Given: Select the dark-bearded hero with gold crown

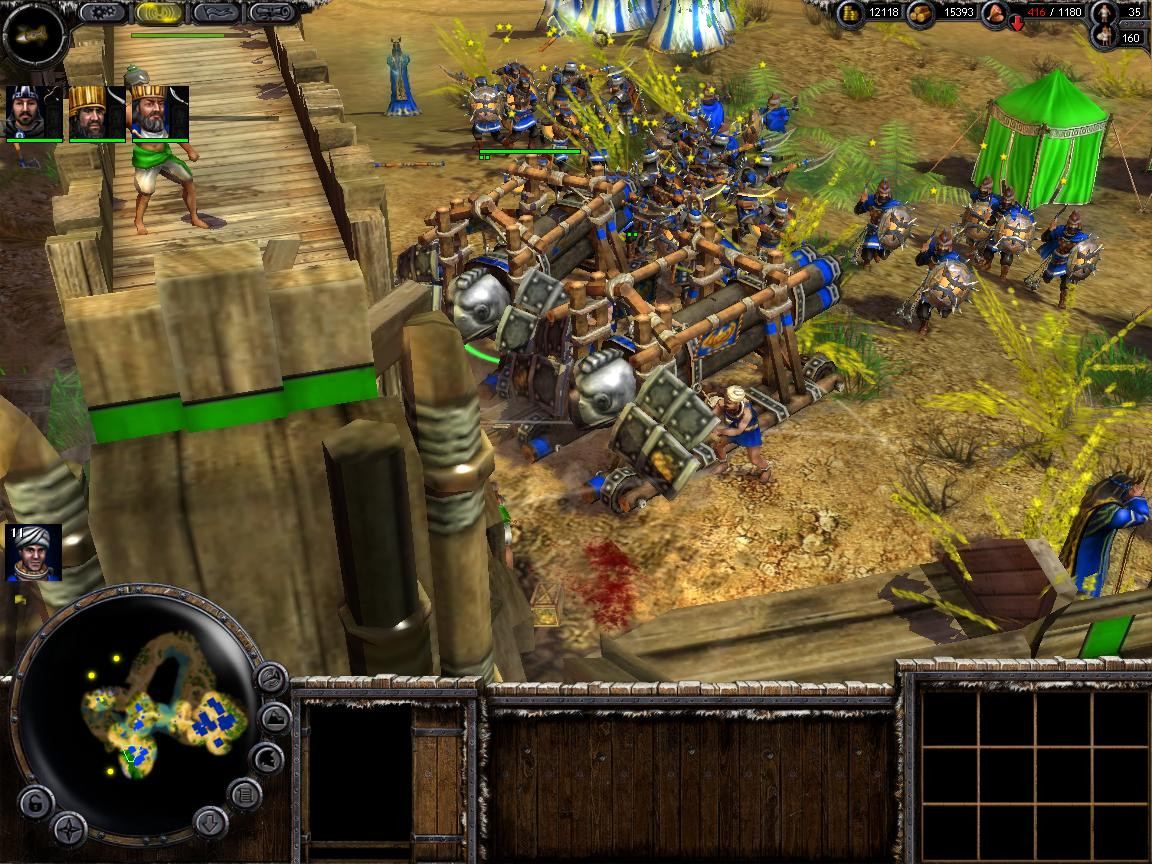Looking at the screenshot, I should [95, 111].
